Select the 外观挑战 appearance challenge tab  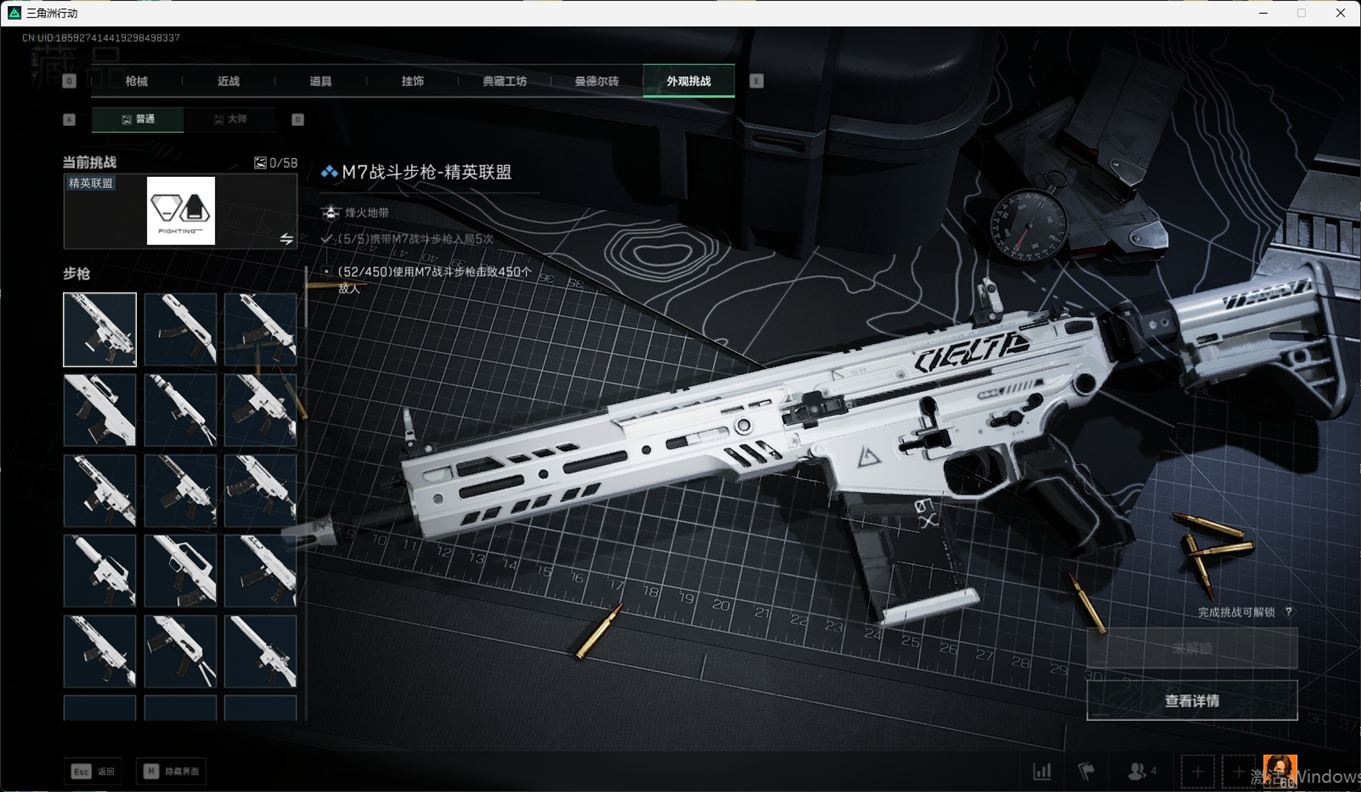pos(688,81)
